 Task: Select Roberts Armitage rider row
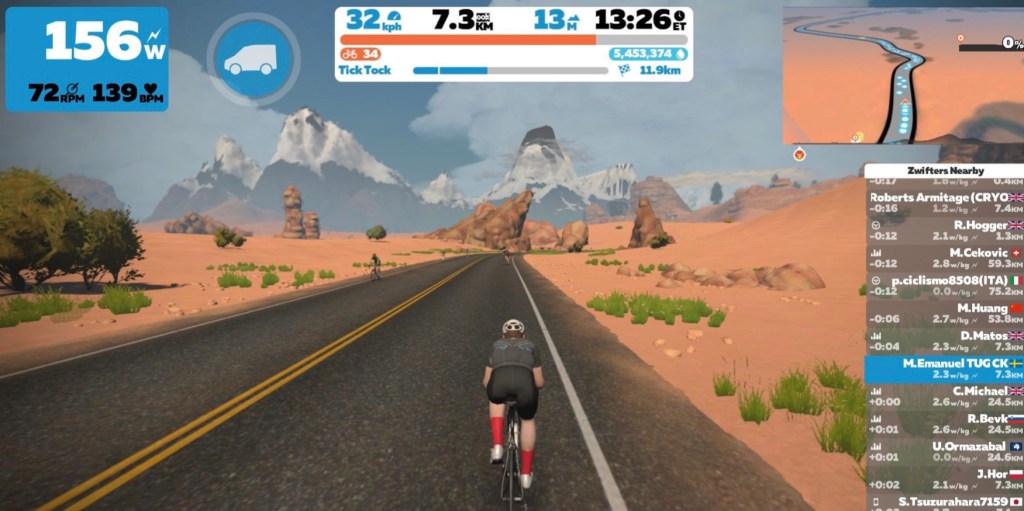coord(944,203)
